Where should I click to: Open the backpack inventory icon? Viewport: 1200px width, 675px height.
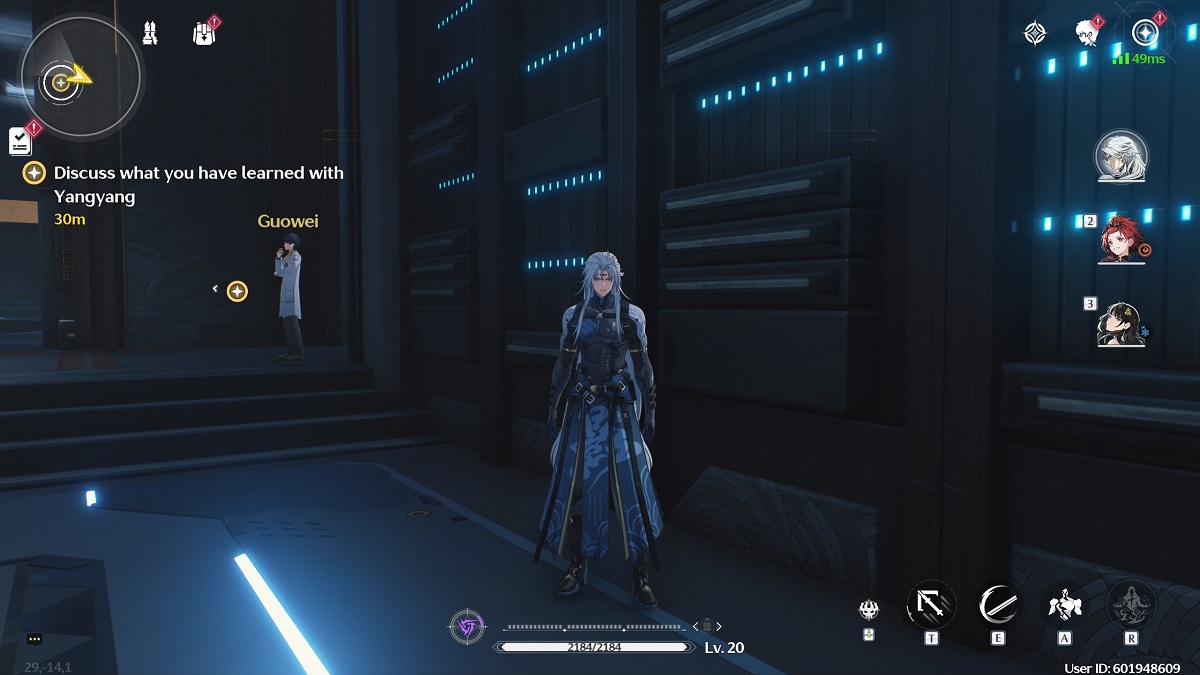[x=204, y=34]
